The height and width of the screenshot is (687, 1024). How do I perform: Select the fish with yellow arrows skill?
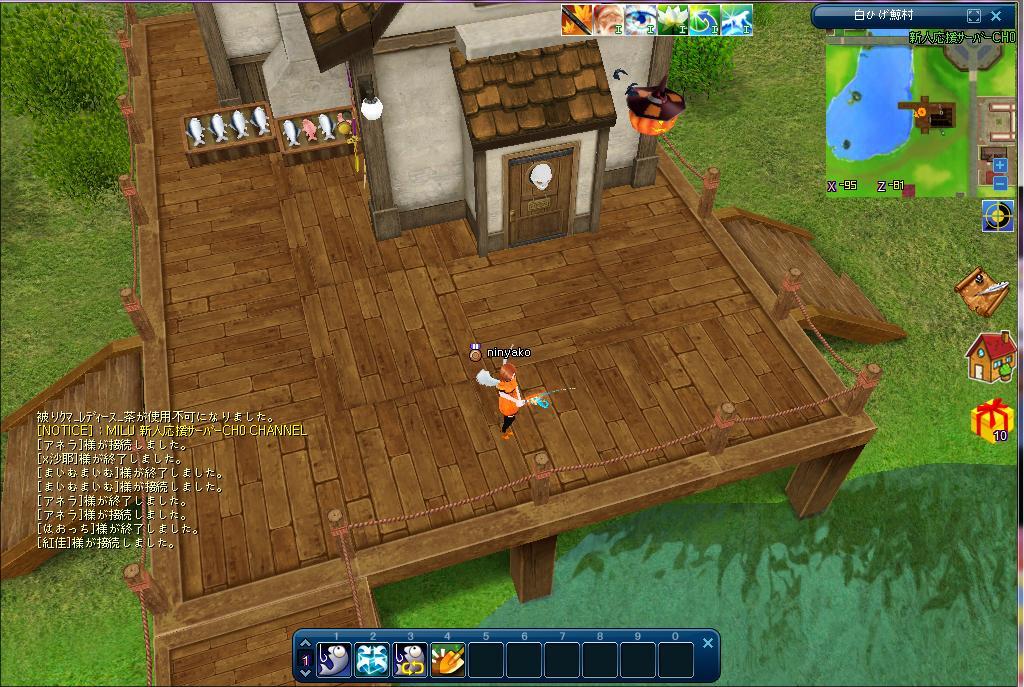tap(410, 660)
